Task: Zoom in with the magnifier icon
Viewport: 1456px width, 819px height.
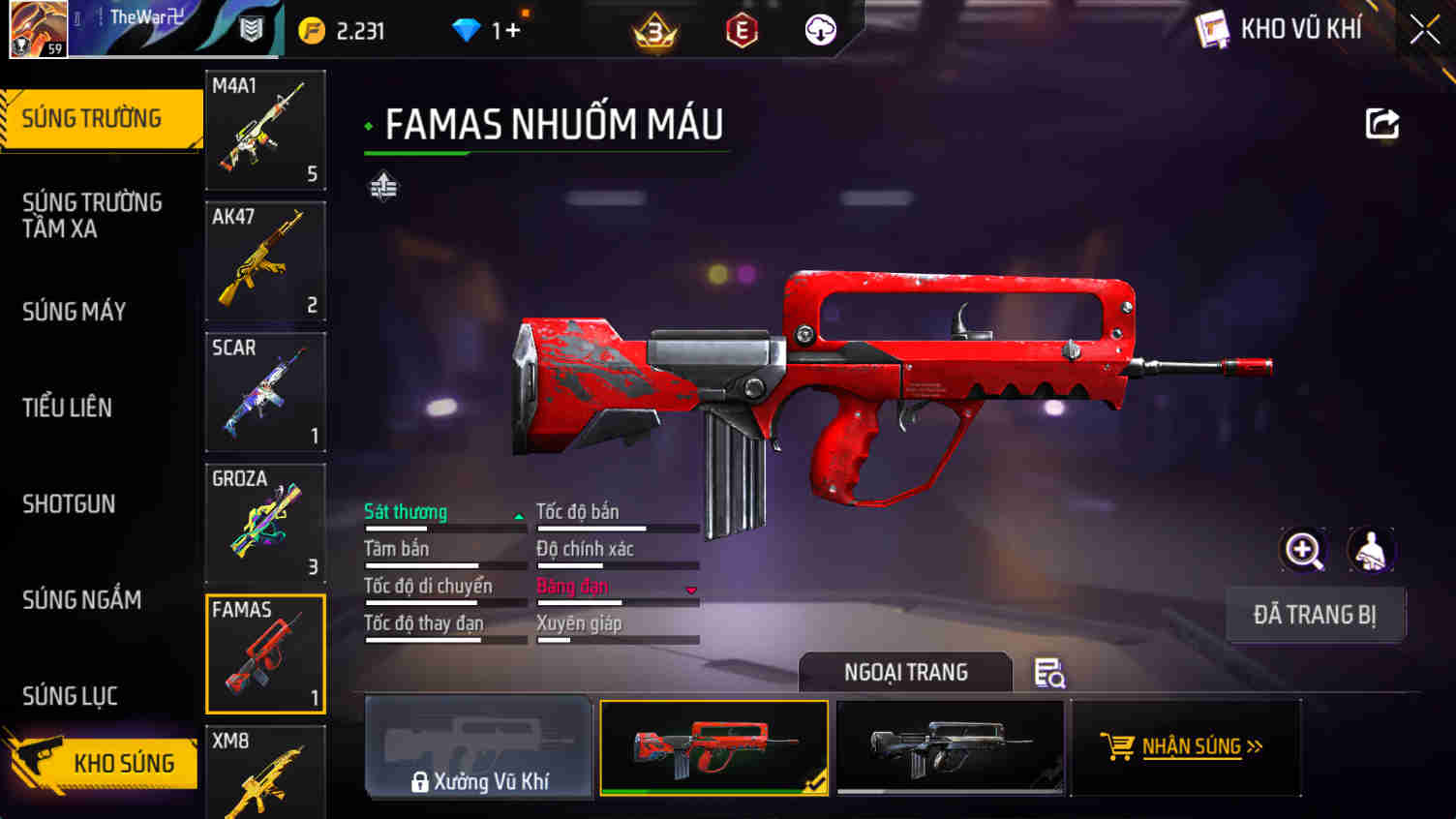Action: pos(1303,551)
